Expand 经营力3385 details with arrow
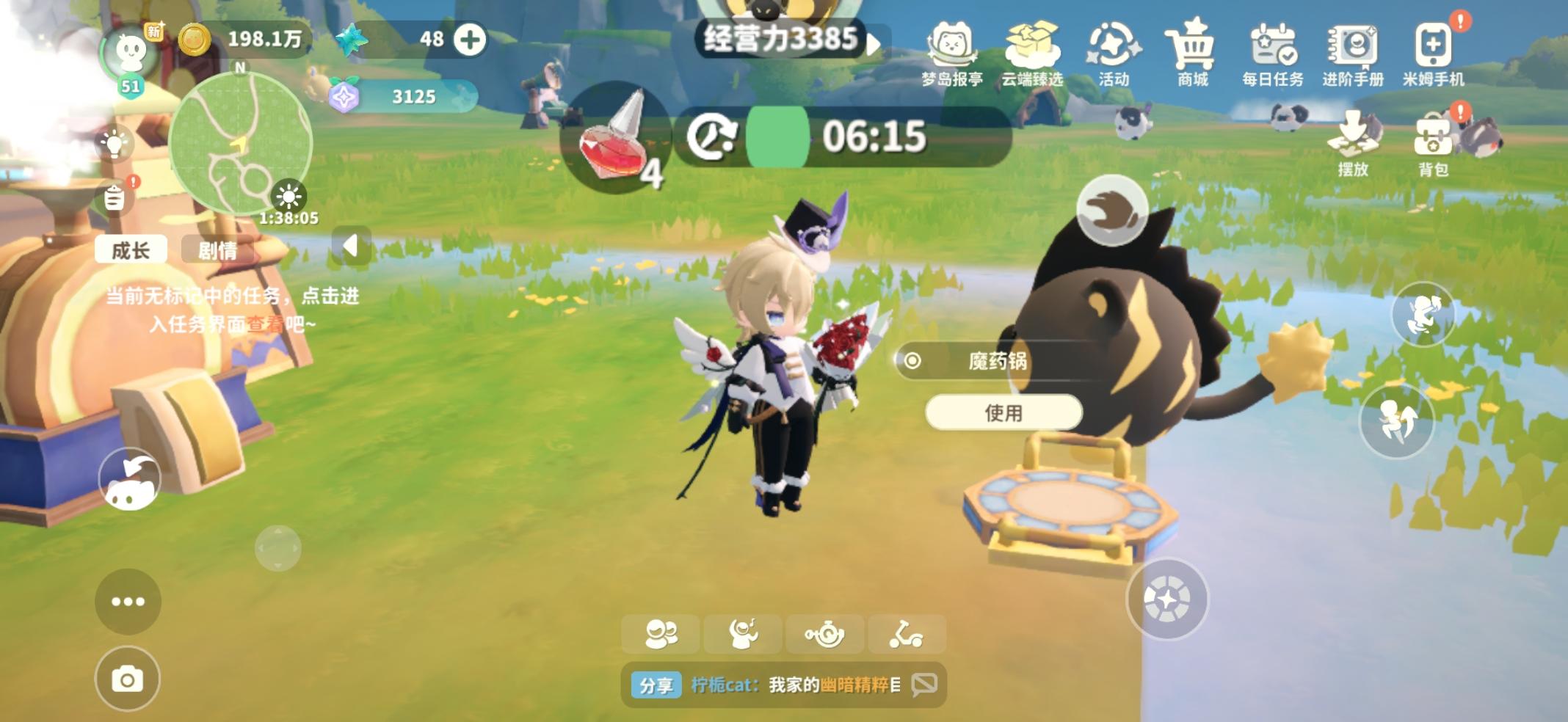Screen dimensions: 1568x722 [874, 43]
